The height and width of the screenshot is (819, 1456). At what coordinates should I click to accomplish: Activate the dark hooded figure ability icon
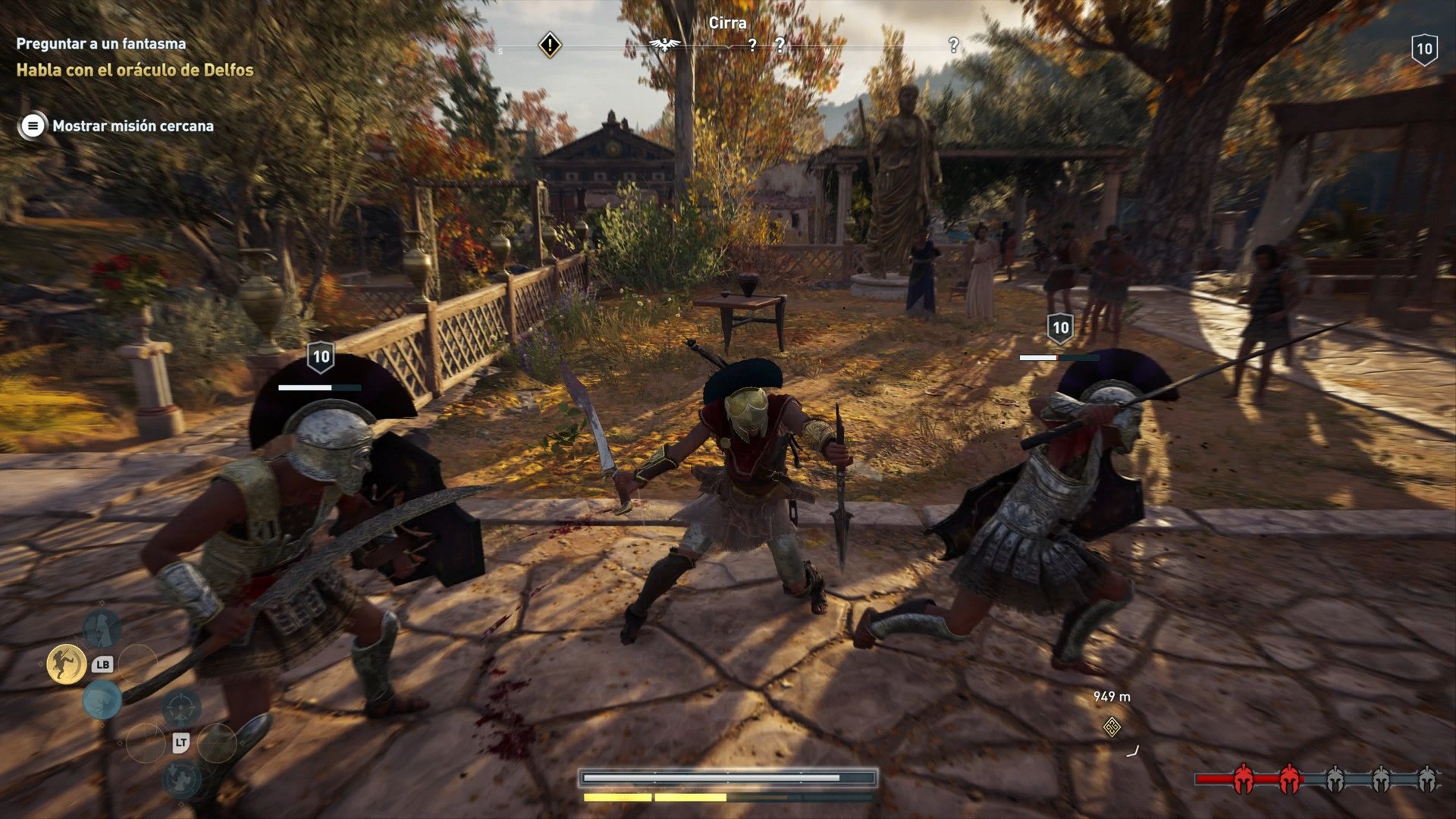[x=102, y=628]
